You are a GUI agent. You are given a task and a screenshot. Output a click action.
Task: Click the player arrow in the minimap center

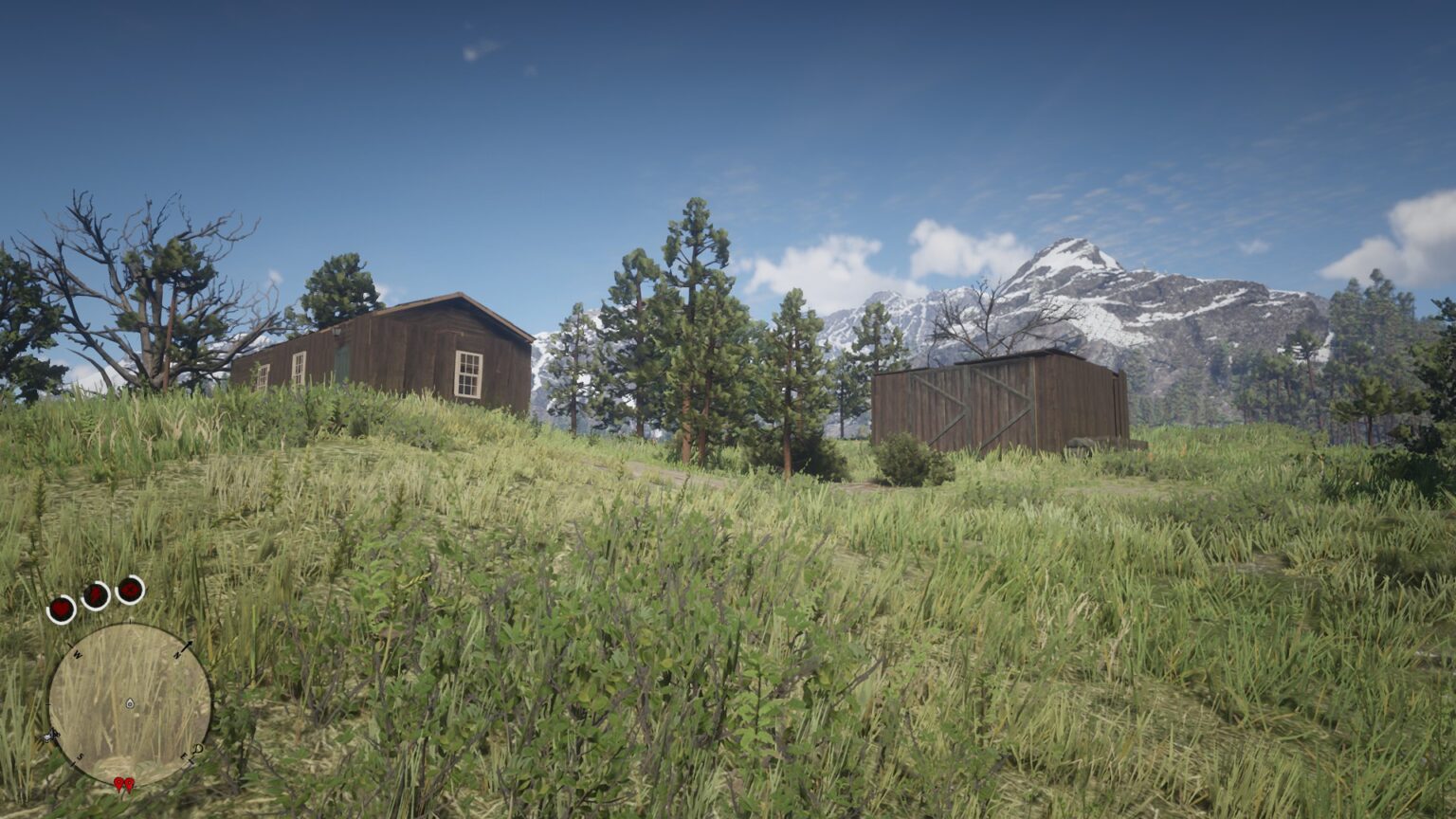(x=129, y=703)
